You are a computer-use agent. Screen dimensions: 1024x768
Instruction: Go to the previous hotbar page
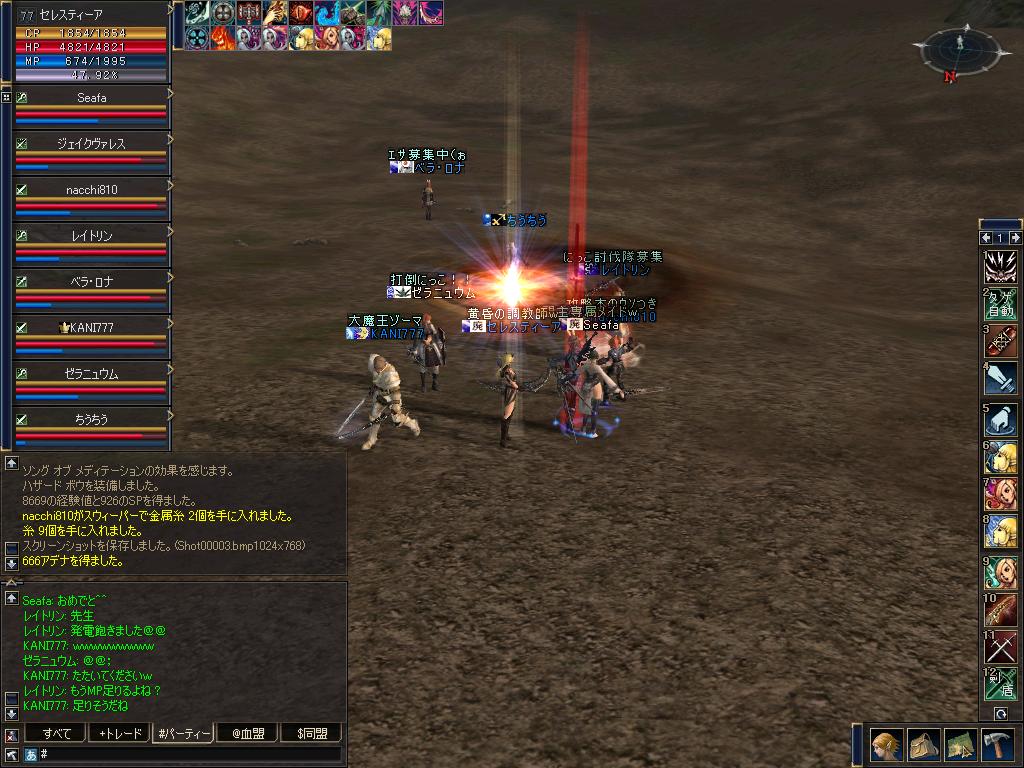click(x=985, y=238)
